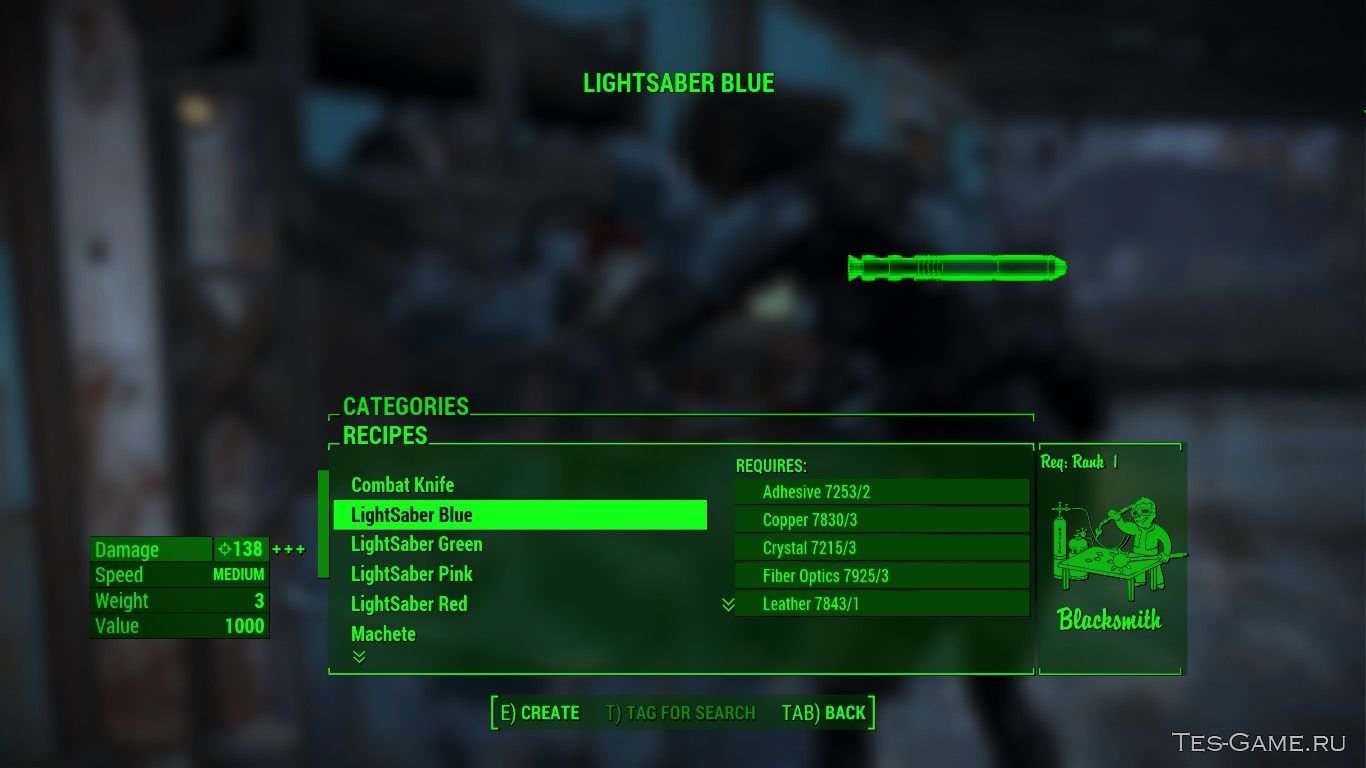Click the Crystal 7215/3 requirement row
Image resolution: width=1366 pixels, height=768 pixels.
click(x=882, y=547)
